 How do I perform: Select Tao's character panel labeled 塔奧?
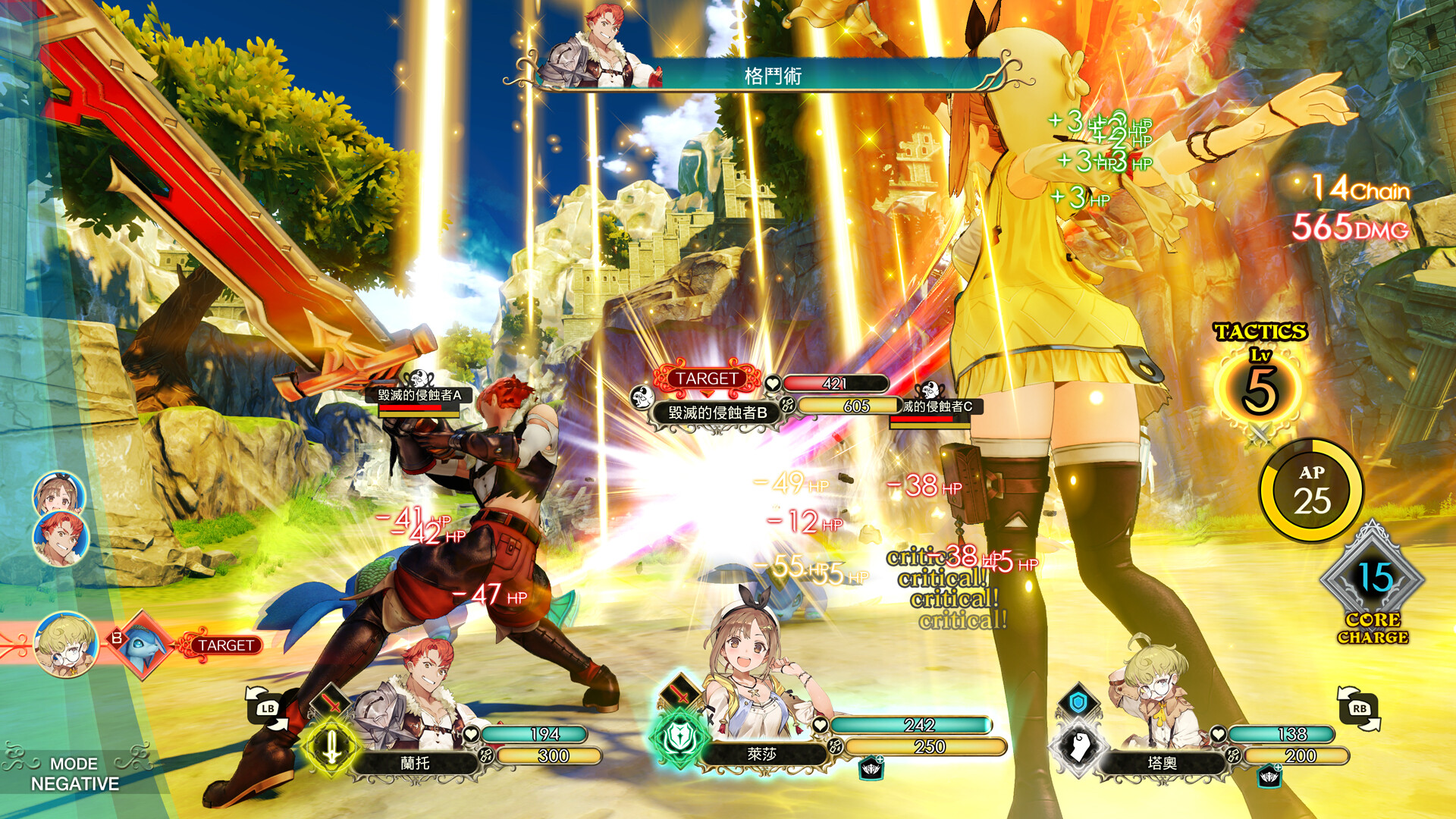1162,762
